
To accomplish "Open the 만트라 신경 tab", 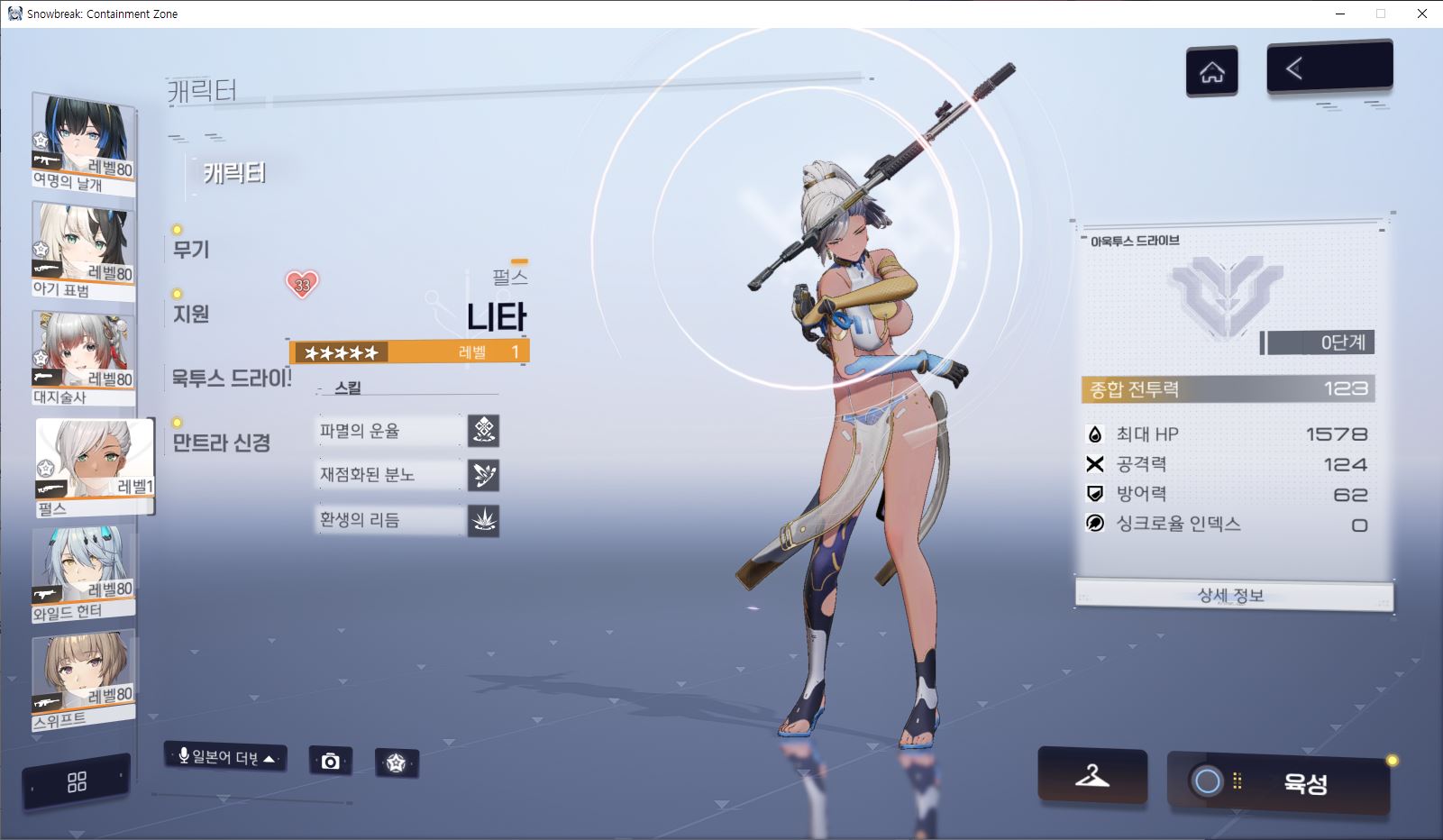I will 222,443.
